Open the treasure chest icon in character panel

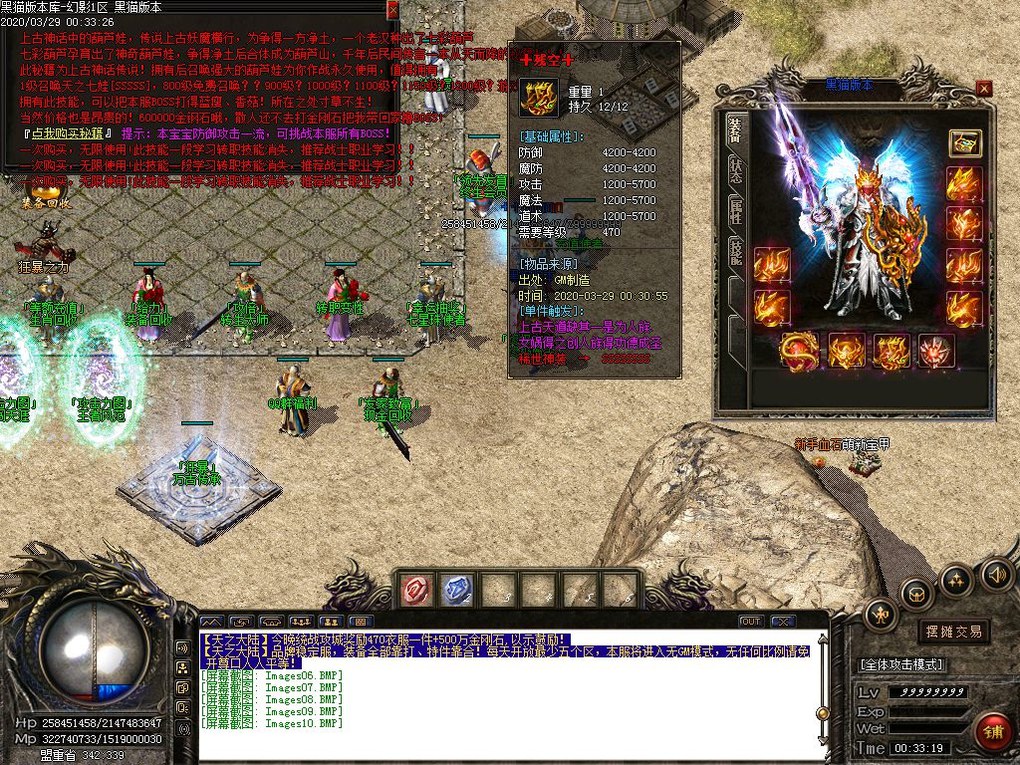coord(964,143)
